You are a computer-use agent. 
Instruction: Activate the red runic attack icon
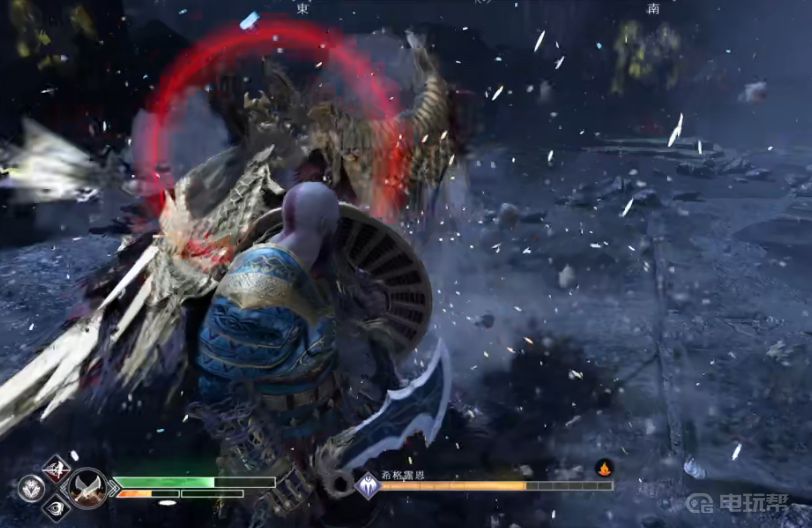point(55,467)
